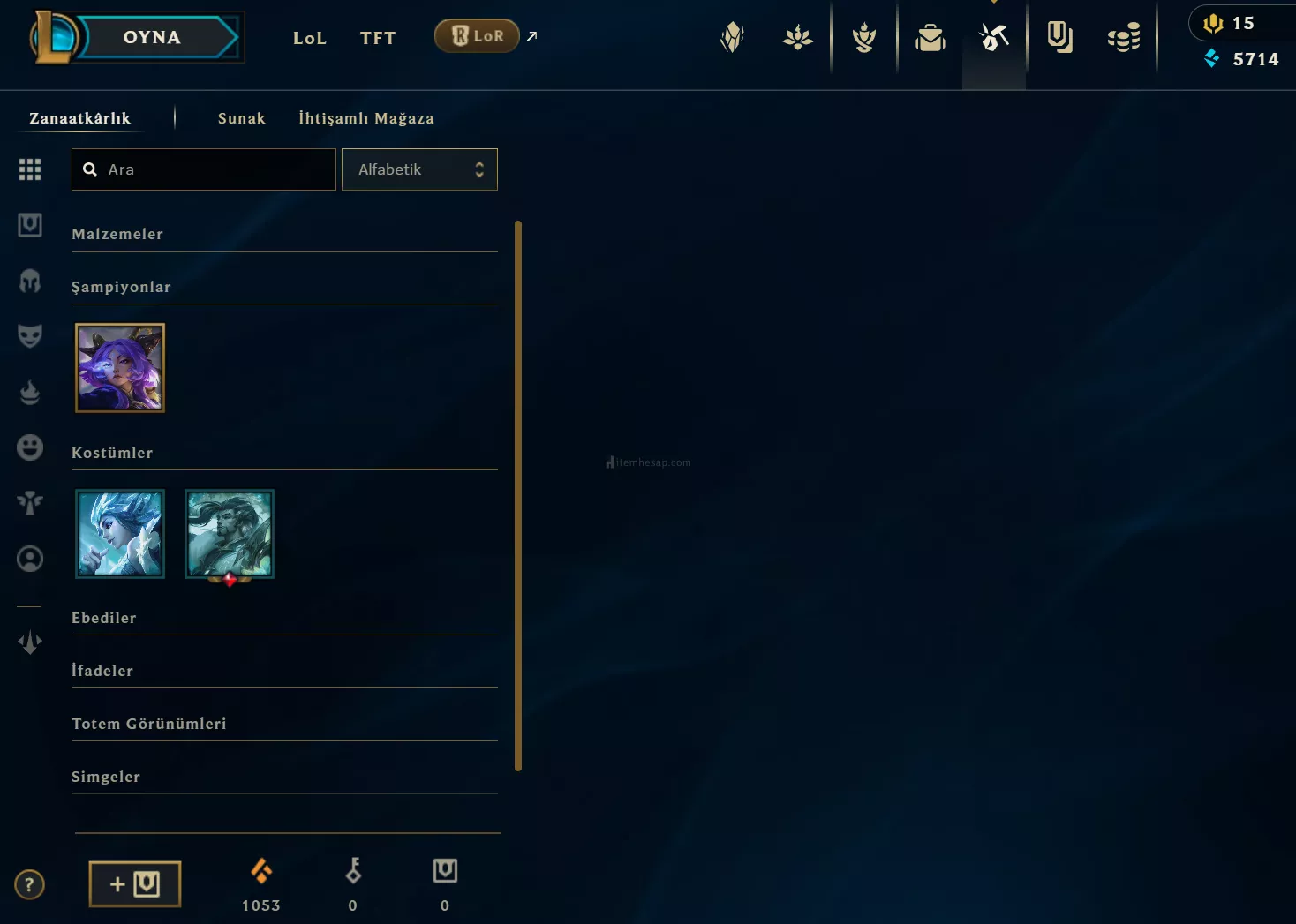Screen dimensions: 1296x924
Task: Focus the Ara search field
Action: (x=216, y=169)
